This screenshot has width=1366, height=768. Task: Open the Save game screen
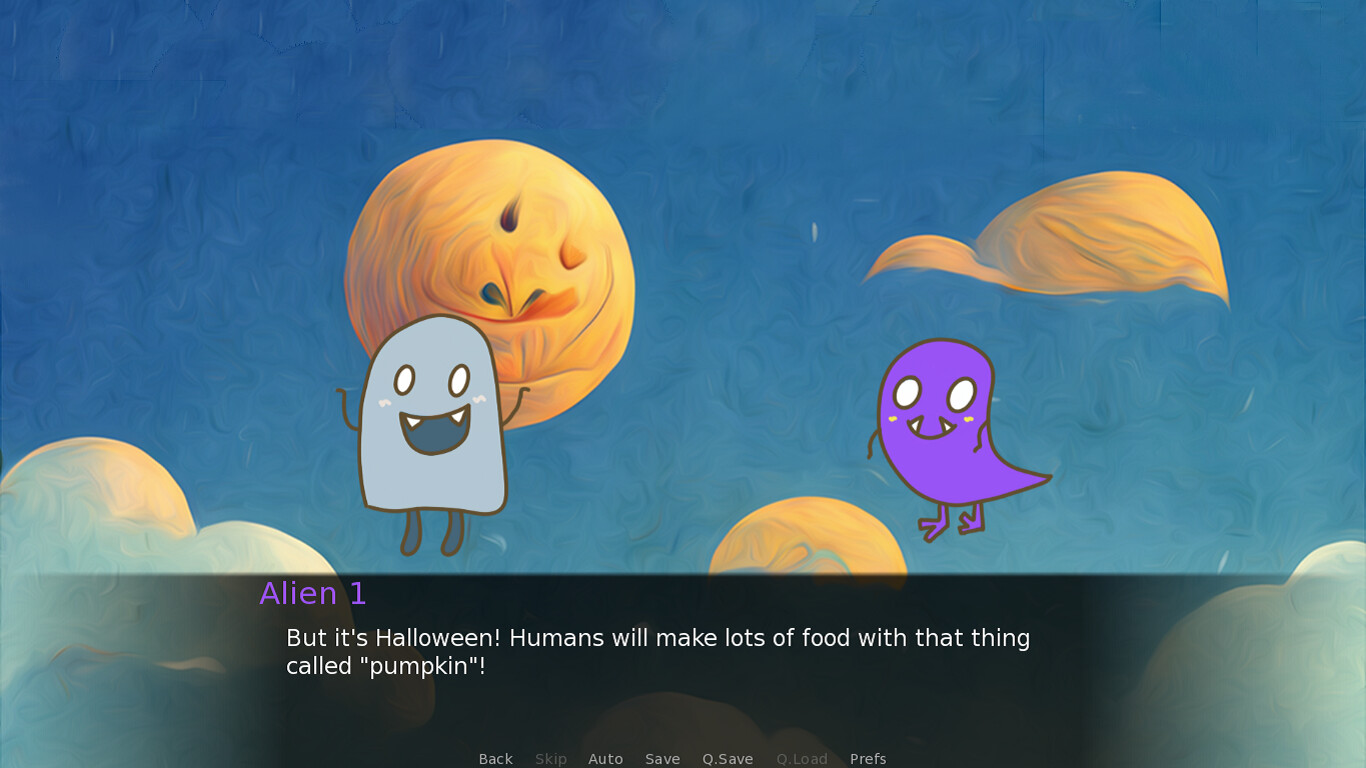pos(662,759)
